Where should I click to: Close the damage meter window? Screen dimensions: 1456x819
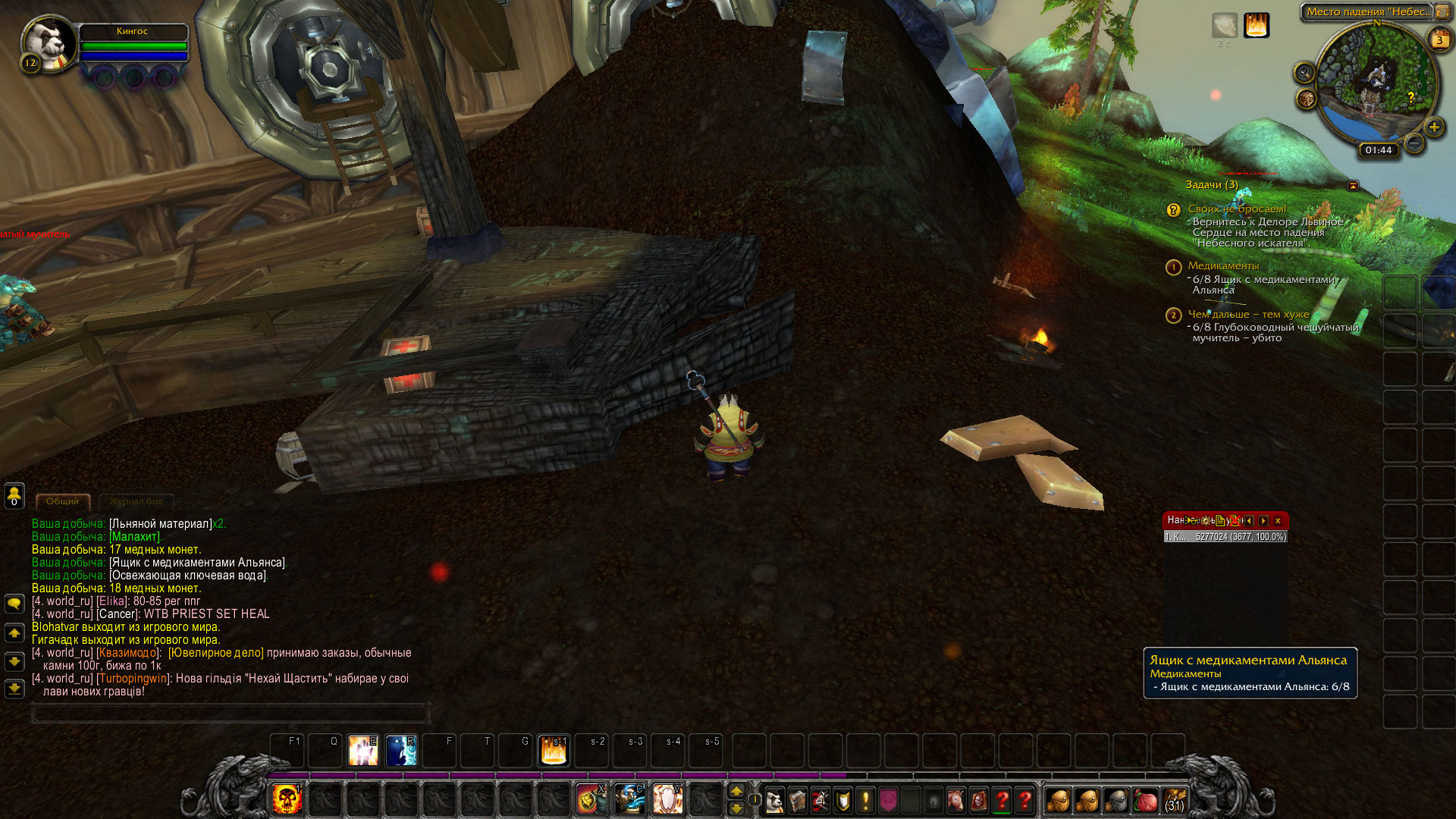coord(1278,520)
